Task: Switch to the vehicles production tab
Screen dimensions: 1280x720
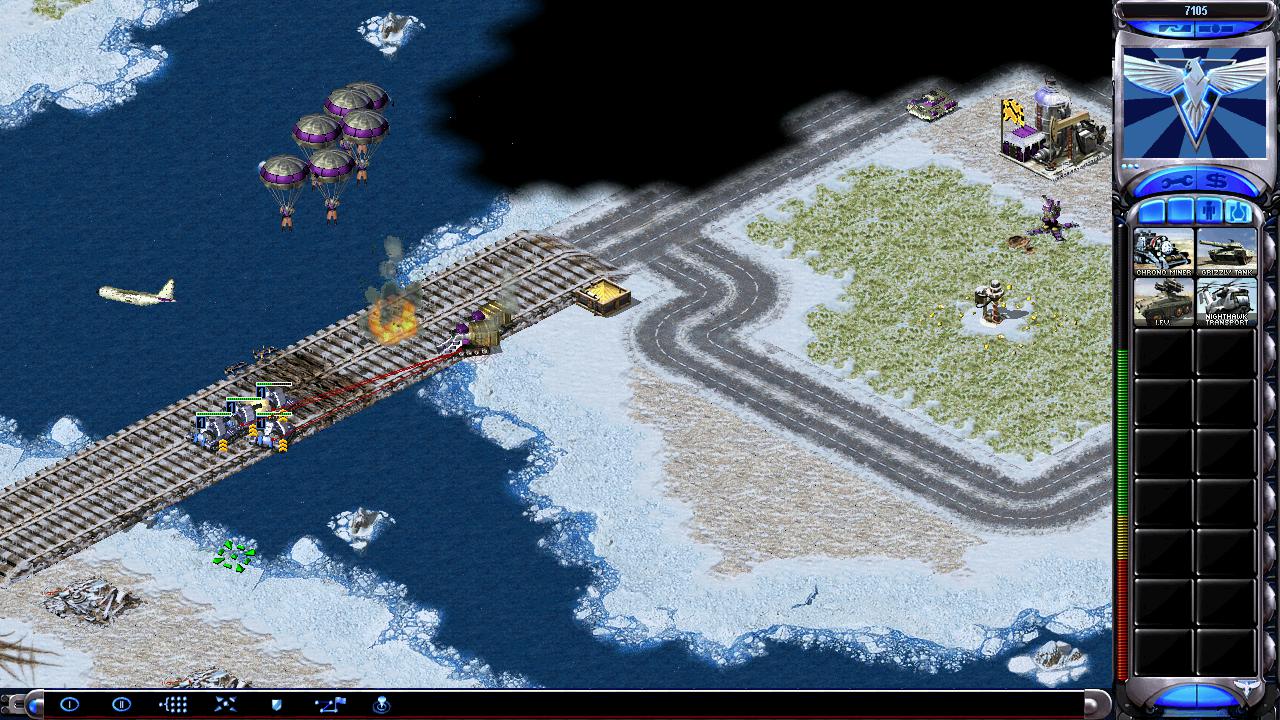Action: click(x=1237, y=212)
